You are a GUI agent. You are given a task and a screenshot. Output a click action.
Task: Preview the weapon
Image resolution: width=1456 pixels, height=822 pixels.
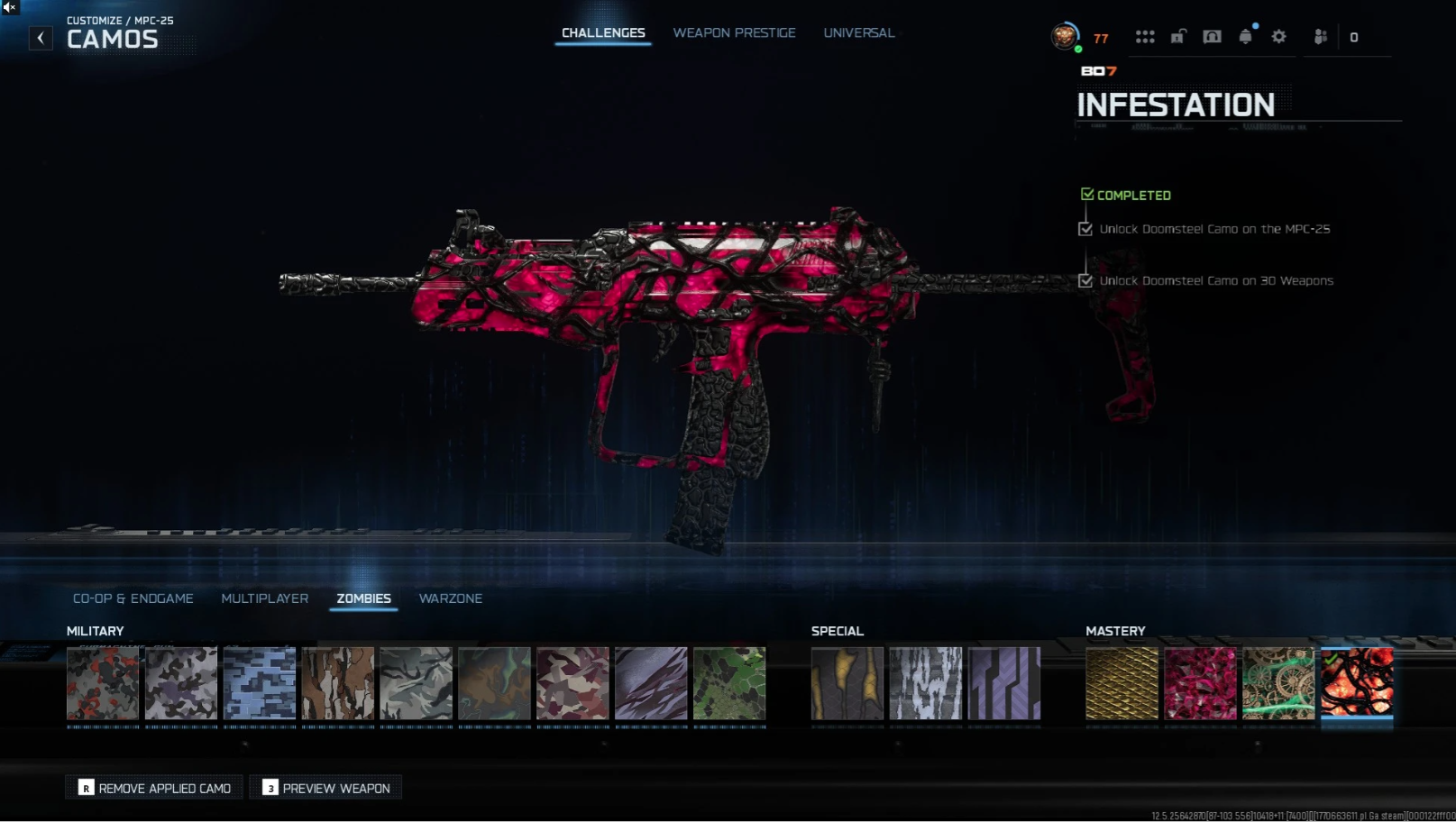point(326,788)
